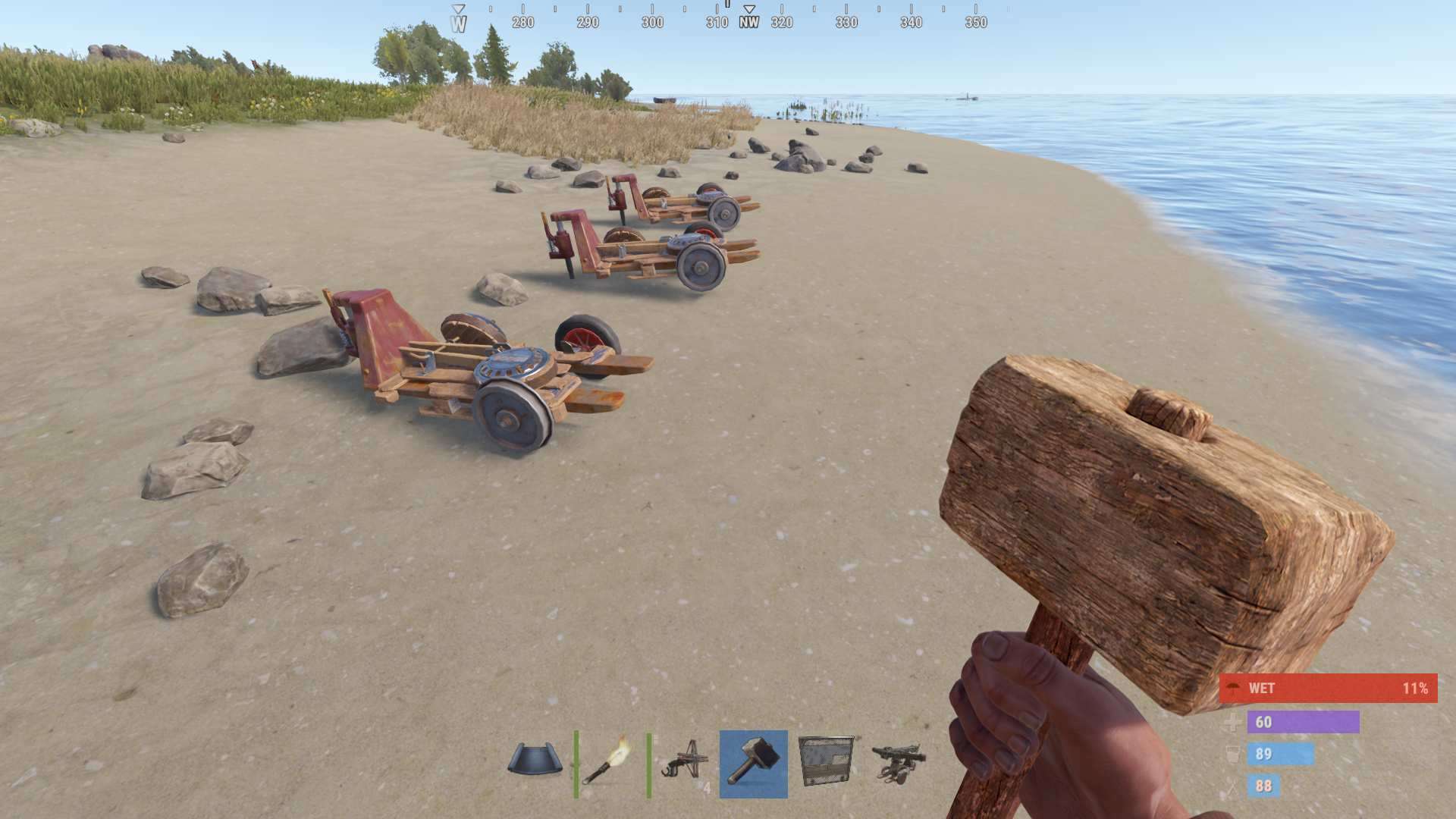Select the crossbow hotbar slot
Screen dimensions: 1456x819
pyautogui.click(x=682, y=762)
